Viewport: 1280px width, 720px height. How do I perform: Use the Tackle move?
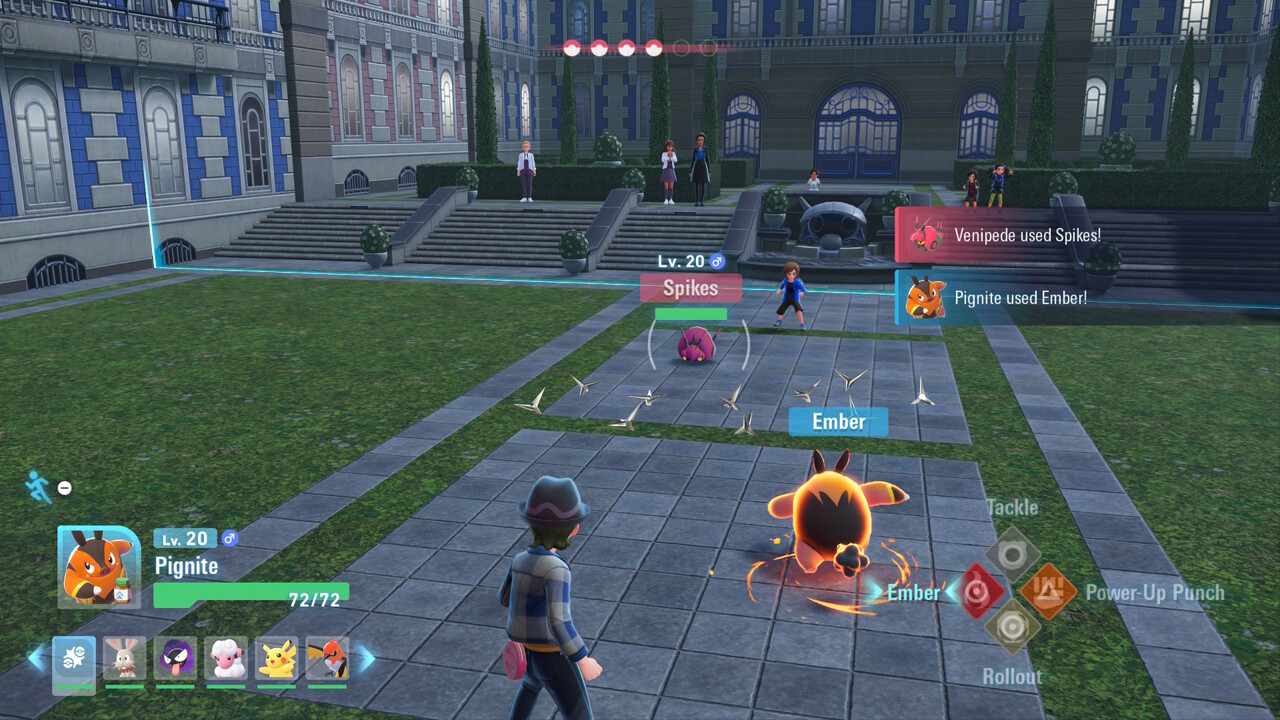1012,555
